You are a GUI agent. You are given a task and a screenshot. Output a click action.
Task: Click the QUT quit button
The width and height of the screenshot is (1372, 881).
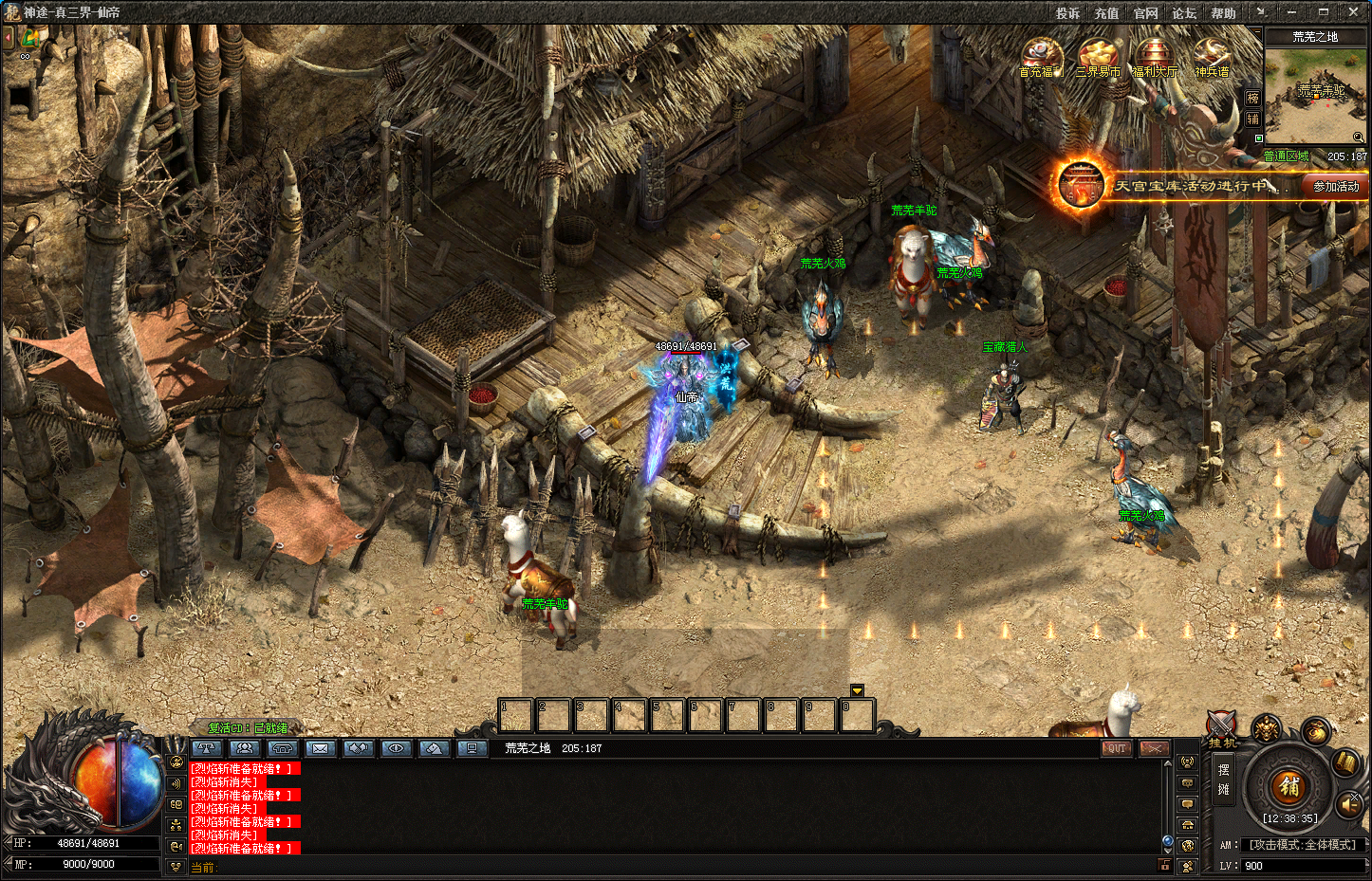(1116, 748)
